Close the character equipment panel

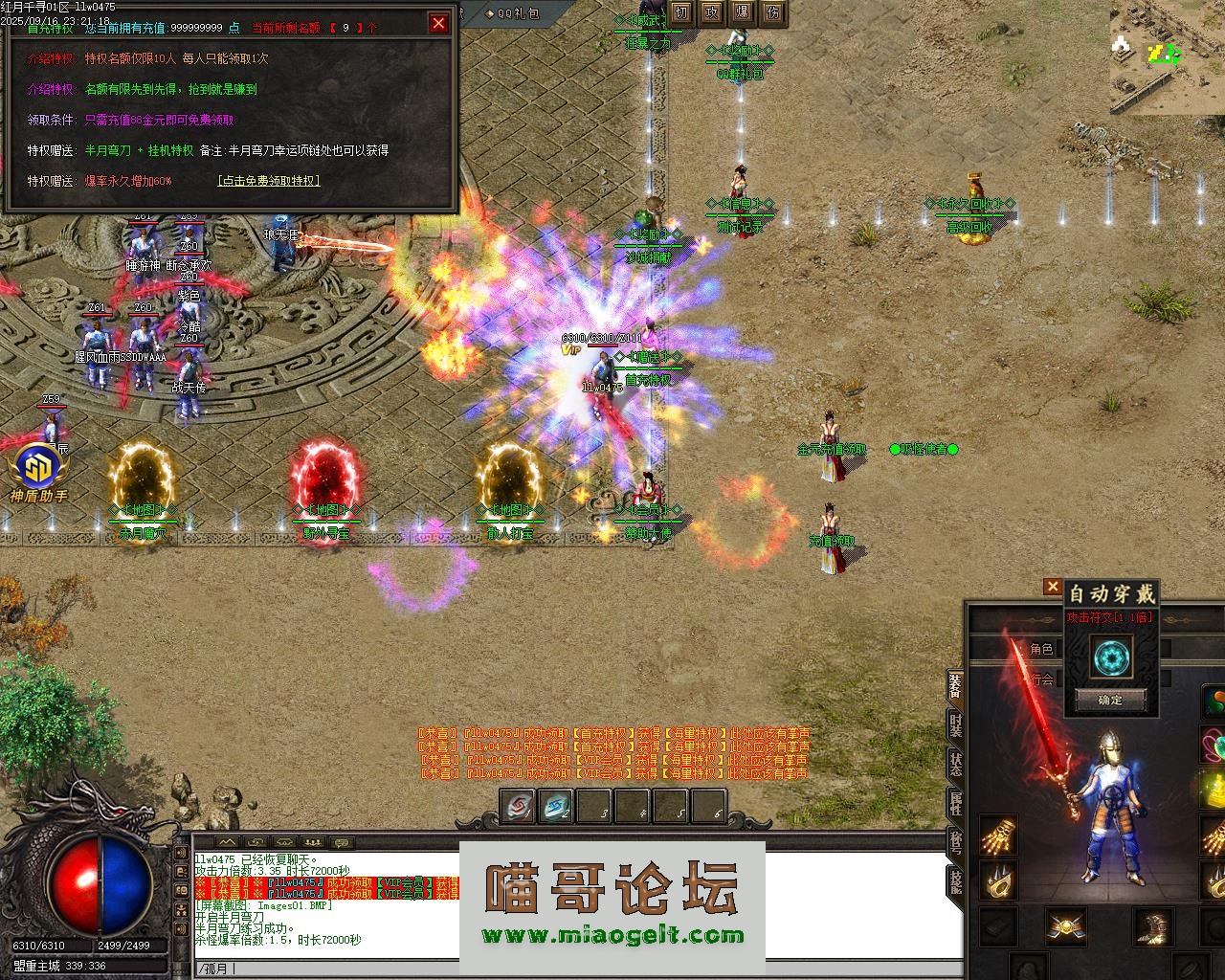[1053, 587]
